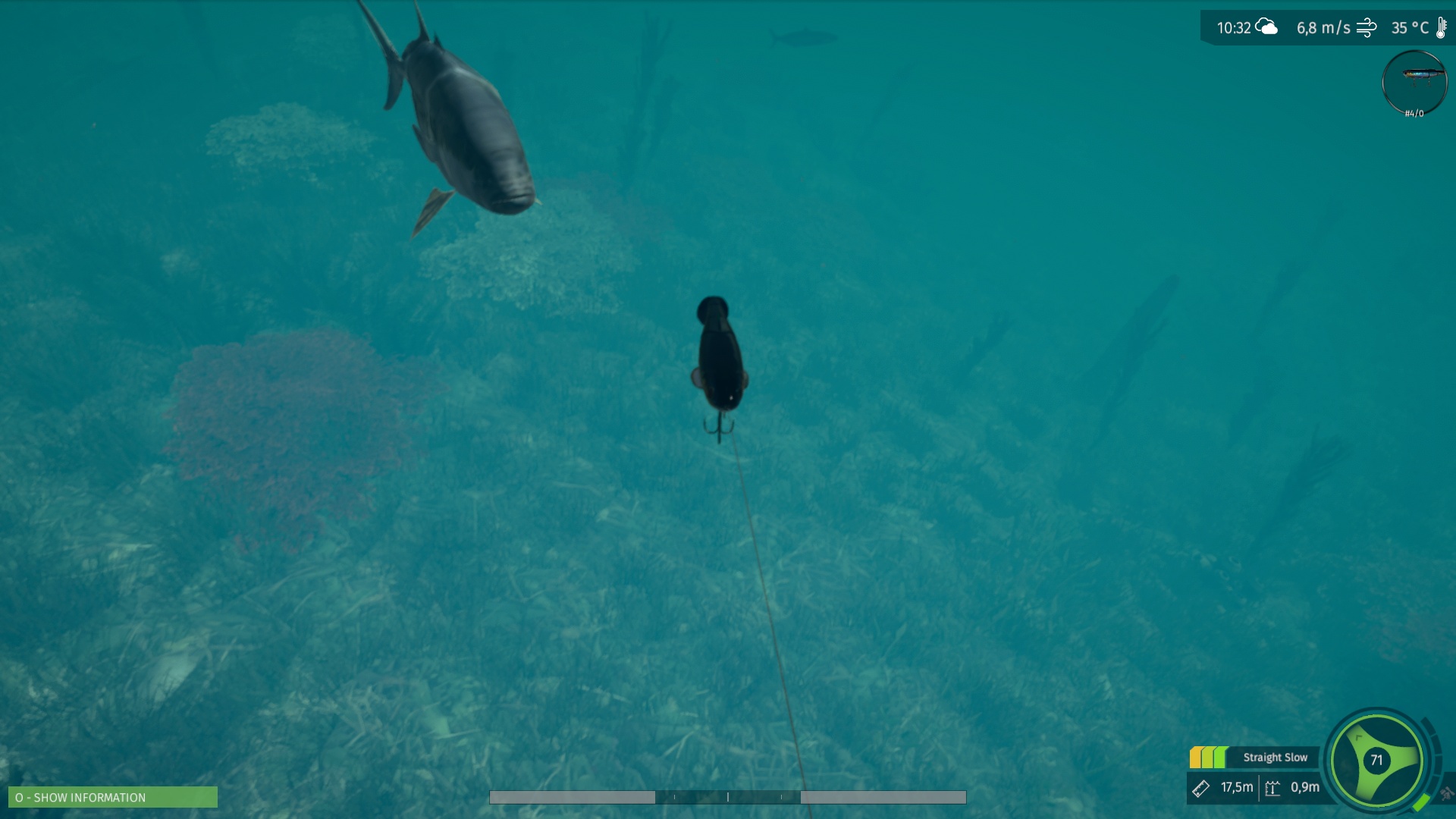
Task: Click the cloudy weather icon
Action: point(1266,27)
